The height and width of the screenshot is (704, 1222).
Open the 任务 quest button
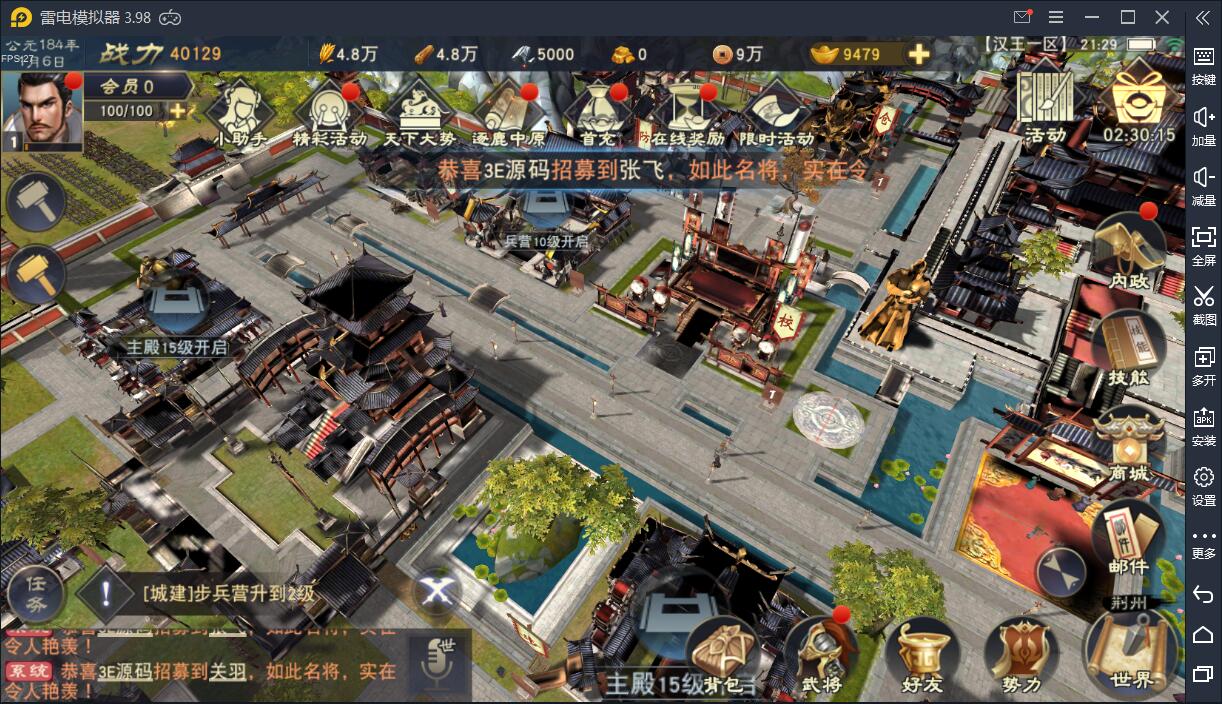coord(36,593)
